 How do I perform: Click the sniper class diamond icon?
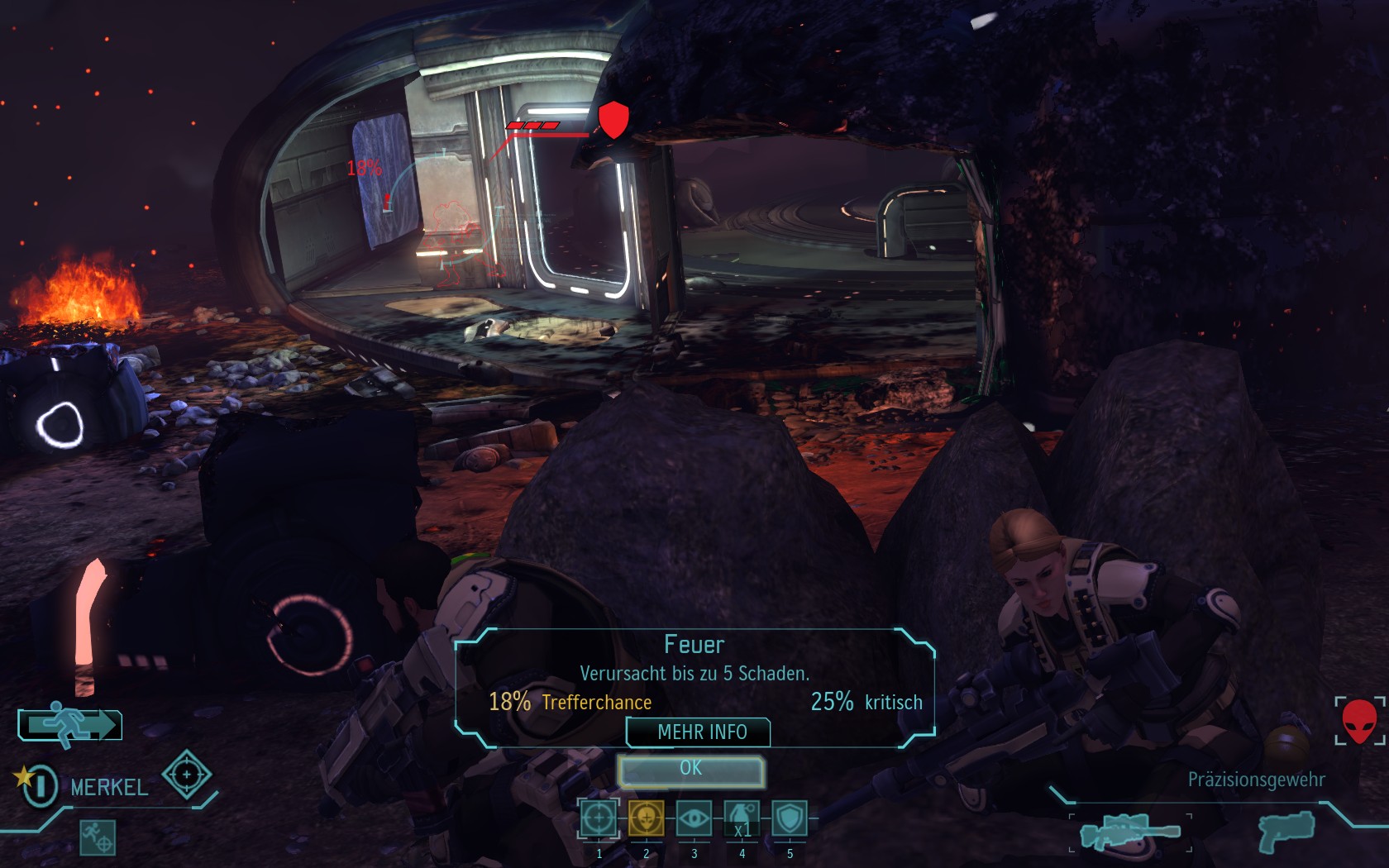[x=186, y=775]
